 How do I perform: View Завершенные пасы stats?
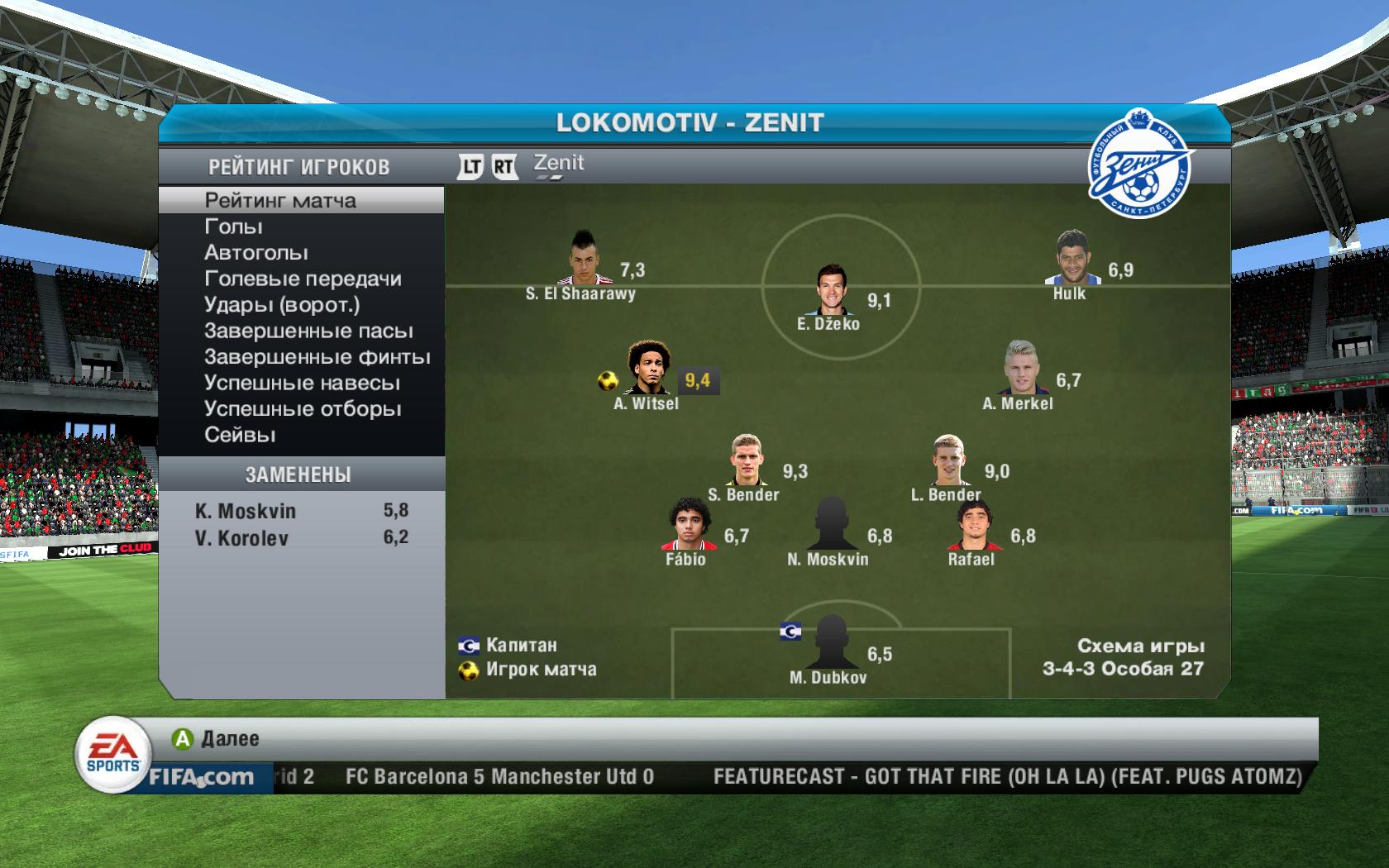click(x=308, y=331)
